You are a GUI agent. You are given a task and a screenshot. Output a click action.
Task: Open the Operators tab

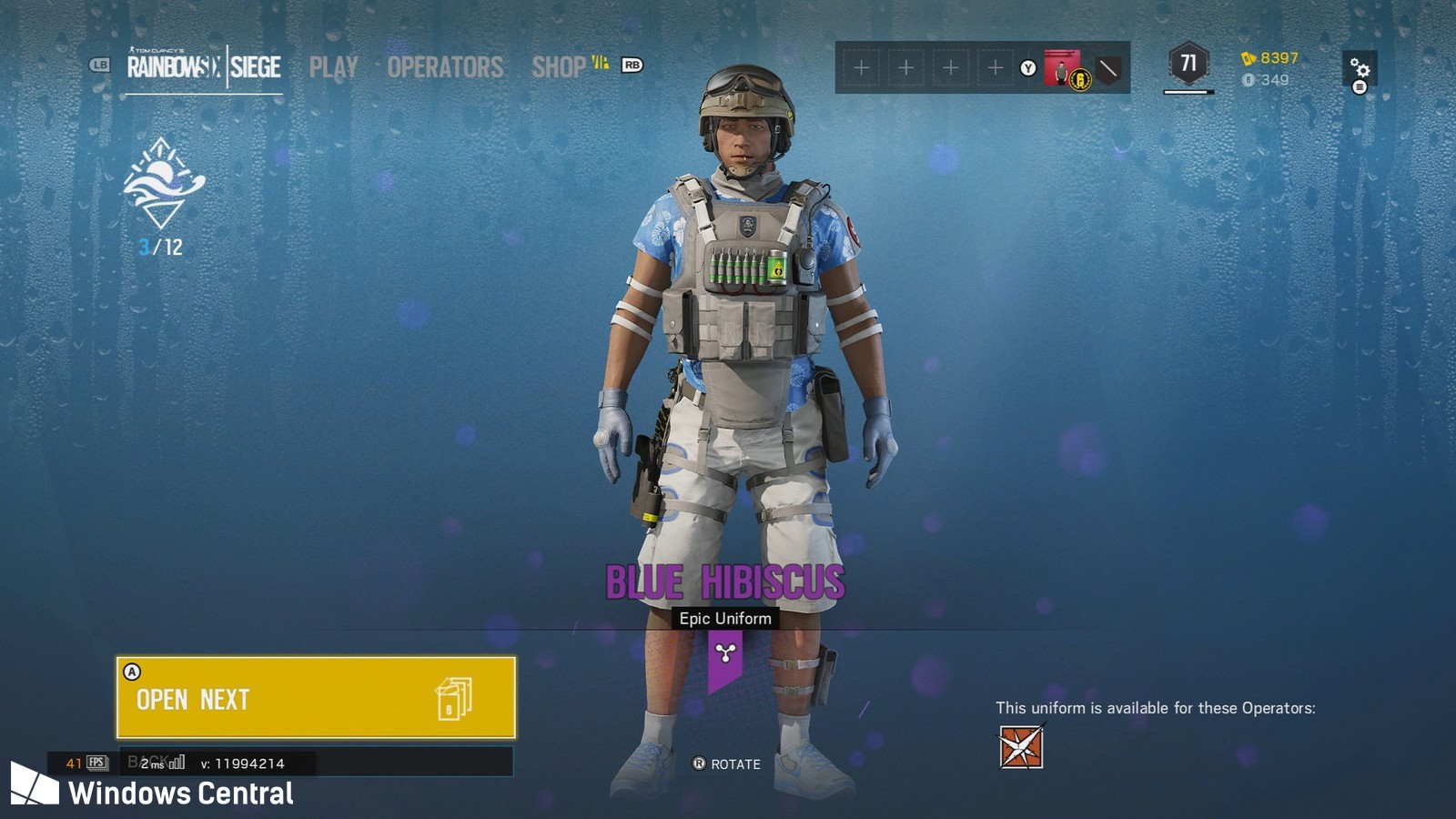pyautogui.click(x=445, y=67)
